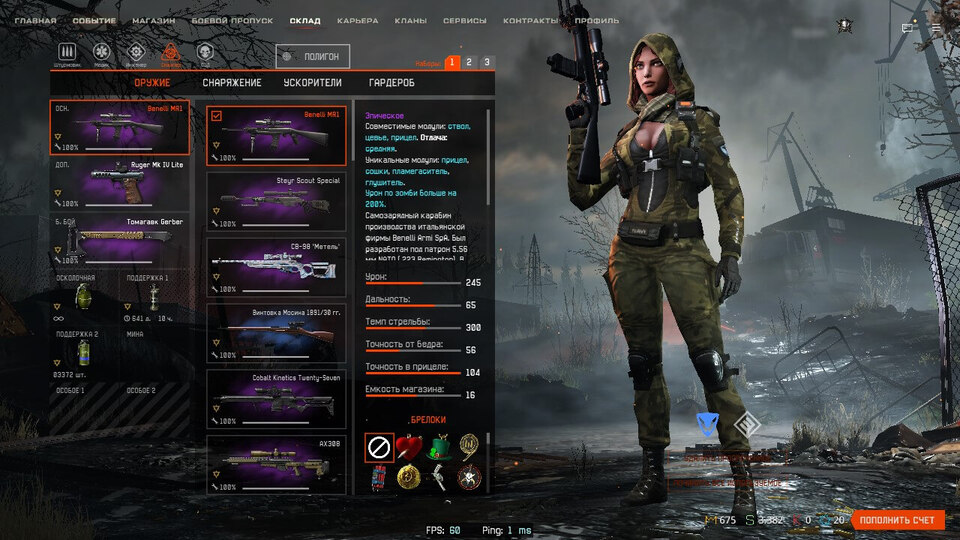Equip the green top hat charm

coord(437,447)
